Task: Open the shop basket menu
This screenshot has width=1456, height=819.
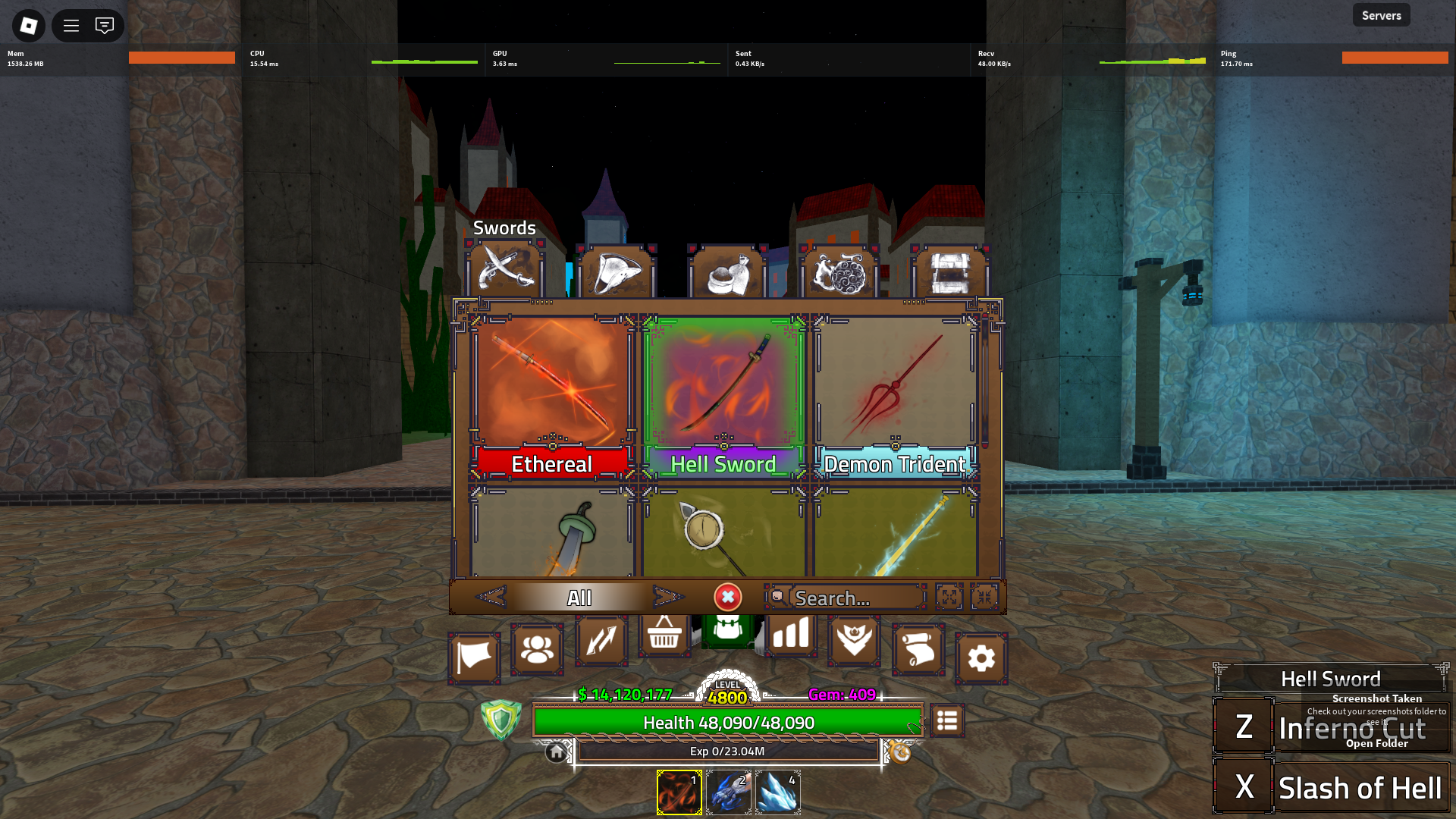Action: click(664, 635)
